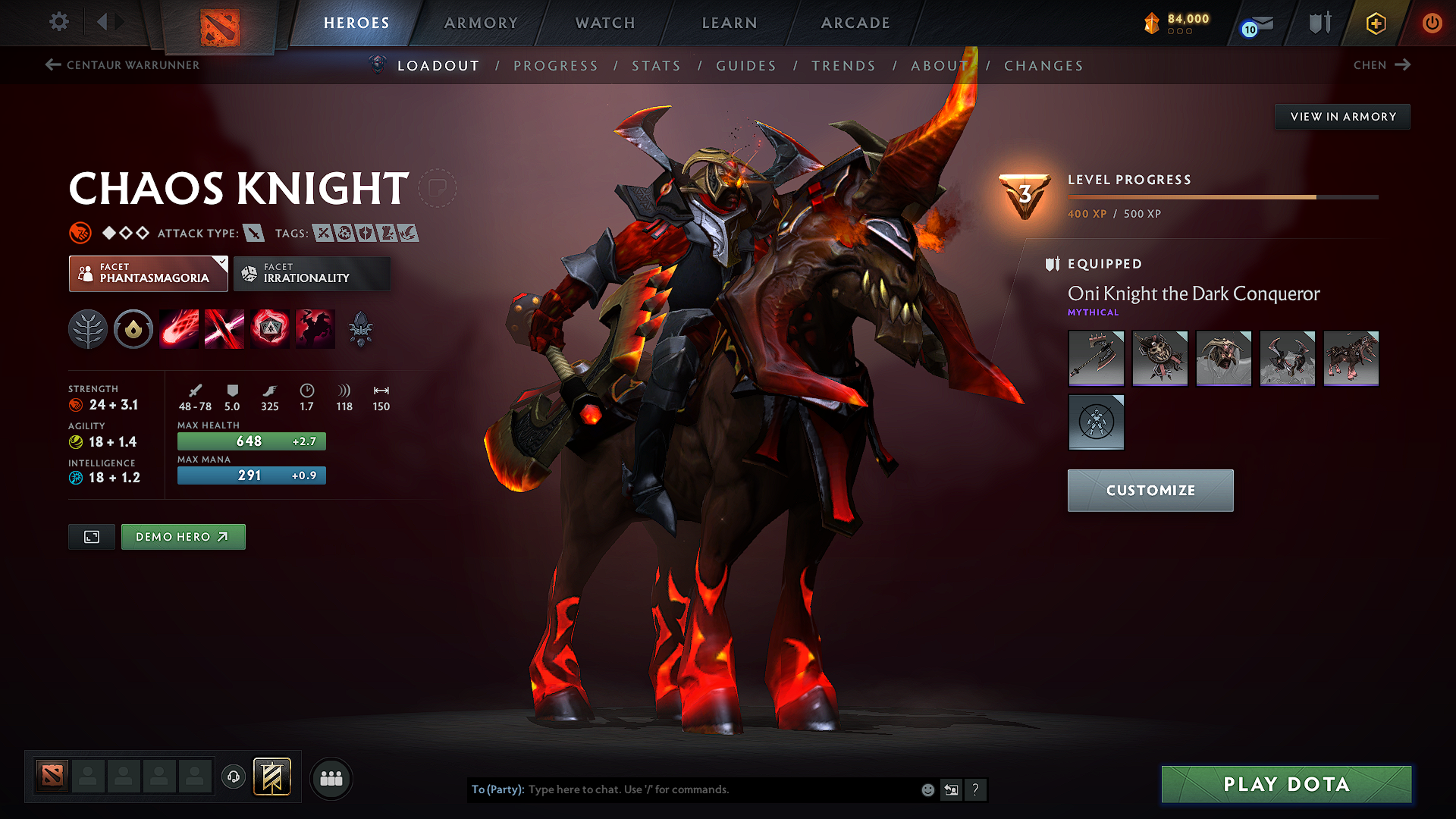
Task: Click the DEMO HERO button
Action: [x=183, y=536]
